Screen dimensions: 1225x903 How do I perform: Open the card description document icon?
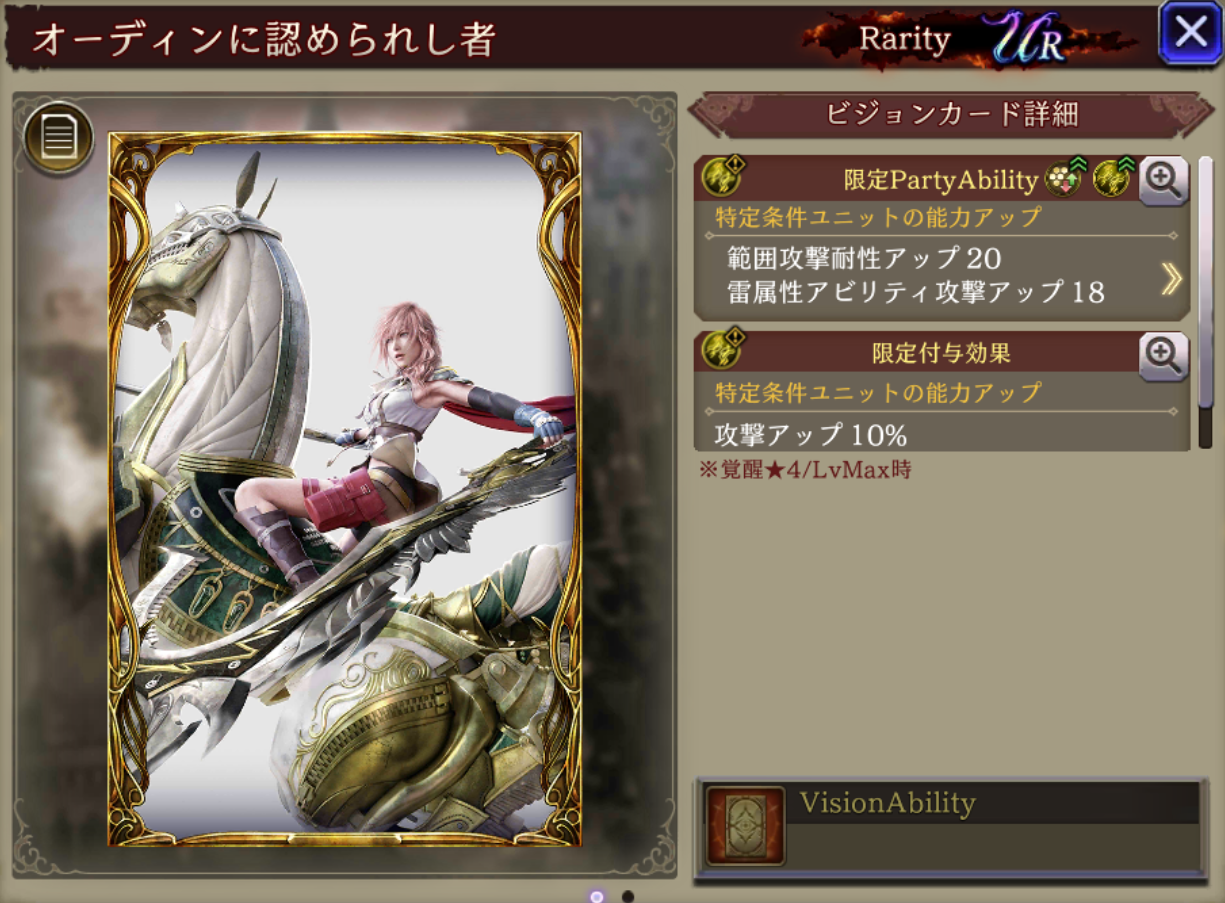pyautogui.click(x=59, y=139)
